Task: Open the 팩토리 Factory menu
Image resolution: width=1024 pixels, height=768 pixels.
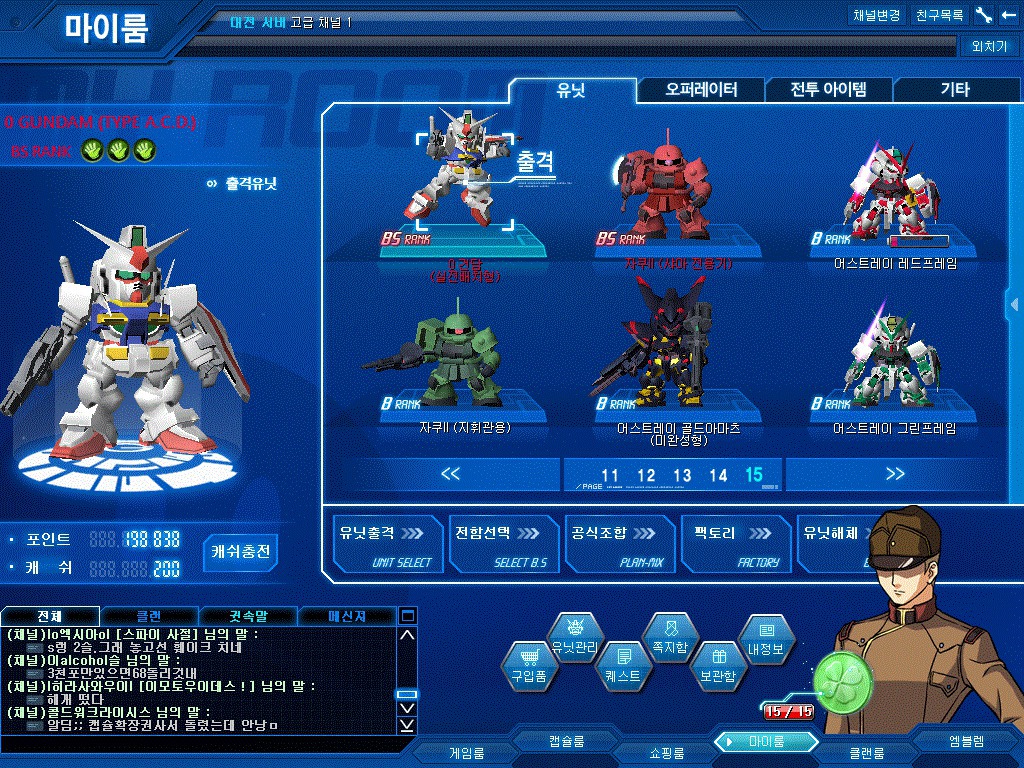Action: pyautogui.click(x=735, y=545)
